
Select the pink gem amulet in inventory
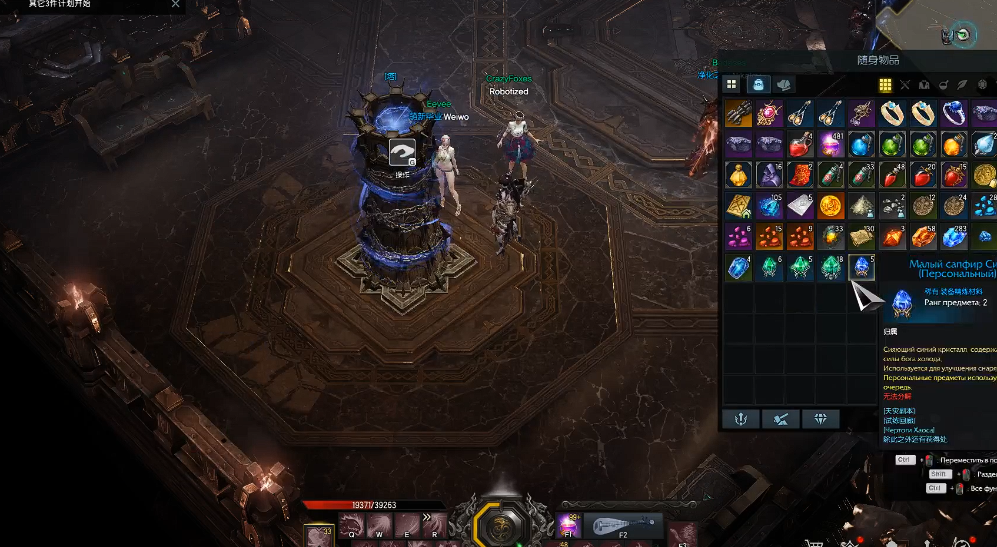click(770, 113)
